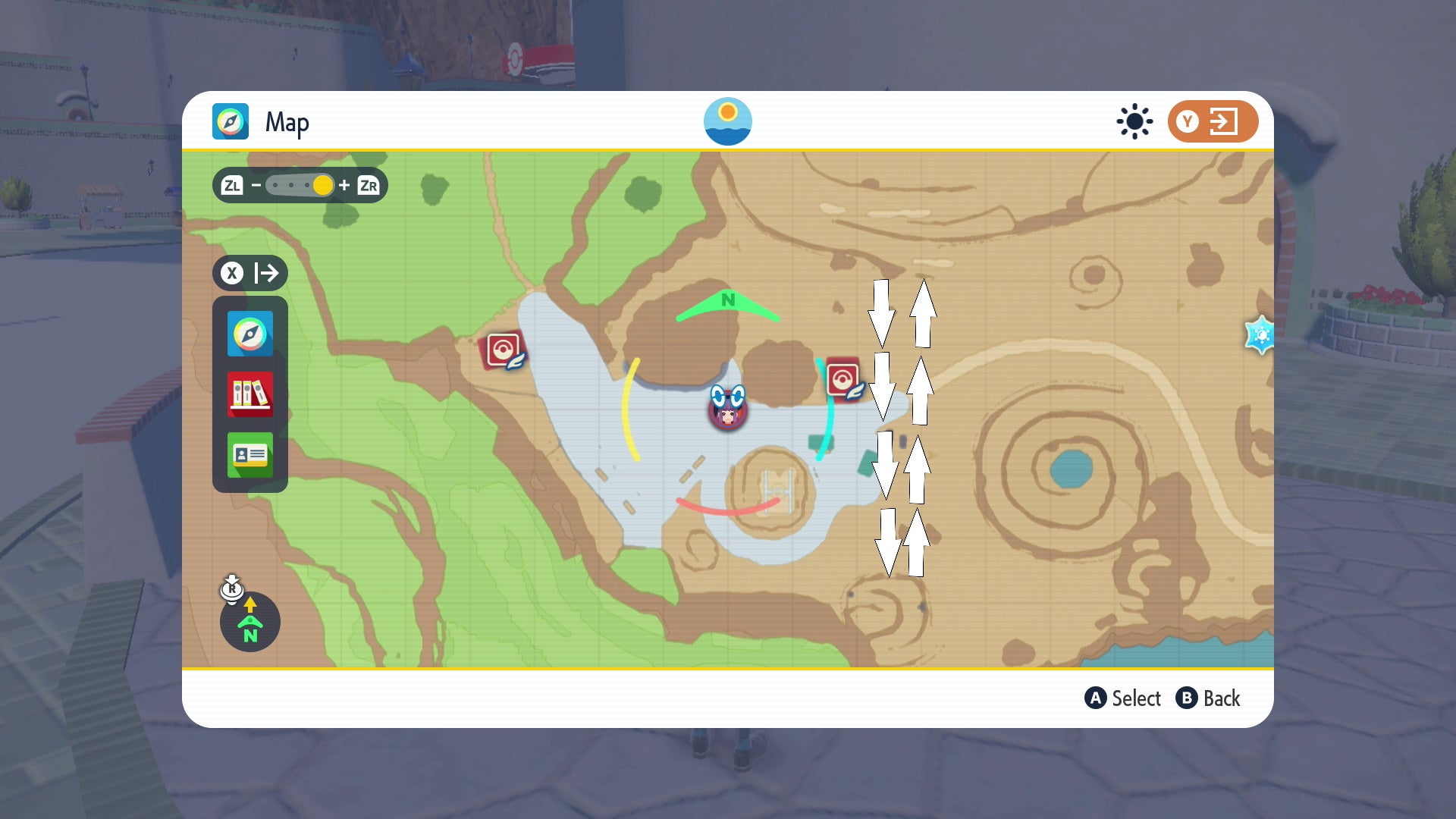This screenshot has width=1456, height=819.
Task: Click the north arrow on the mini compass
Action: click(249, 607)
